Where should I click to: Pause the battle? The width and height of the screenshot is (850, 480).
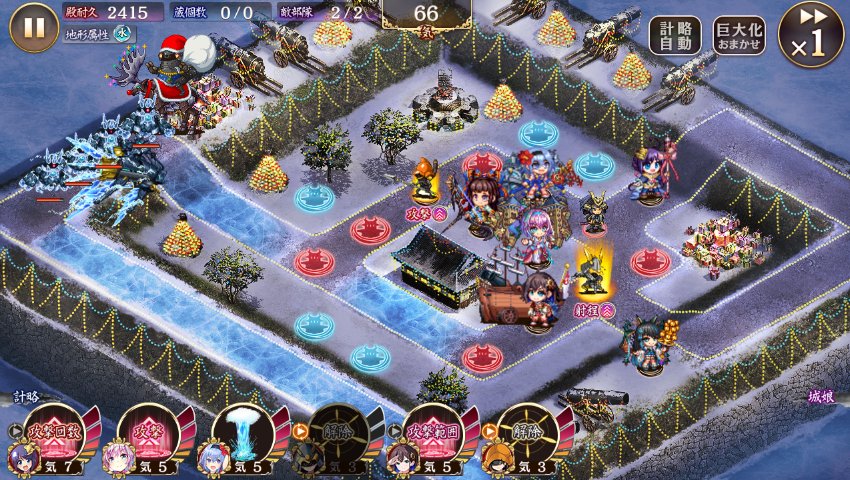pyautogui.click(x=33, y=27)
